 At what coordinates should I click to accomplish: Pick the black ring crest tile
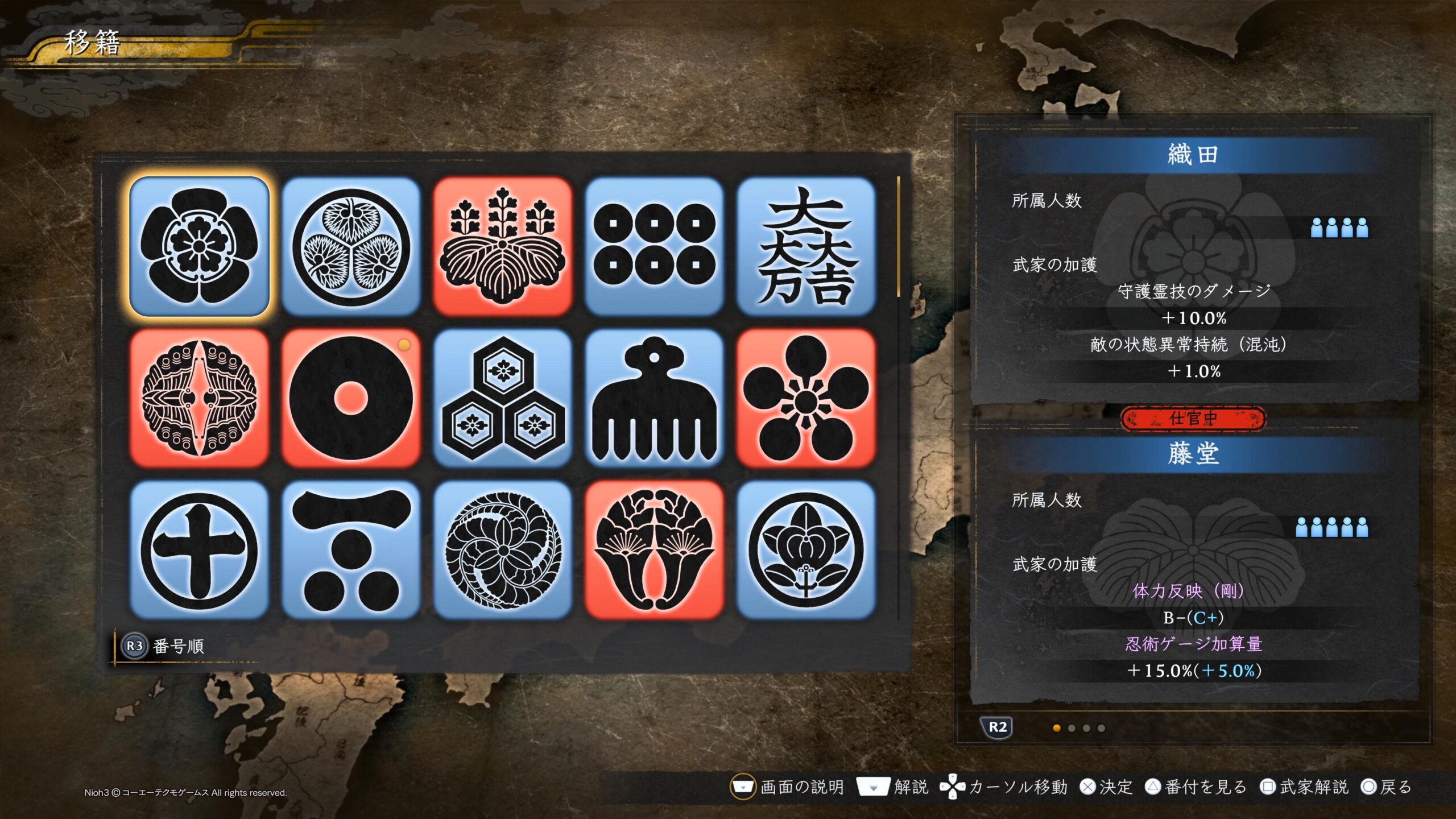(351, 398)
